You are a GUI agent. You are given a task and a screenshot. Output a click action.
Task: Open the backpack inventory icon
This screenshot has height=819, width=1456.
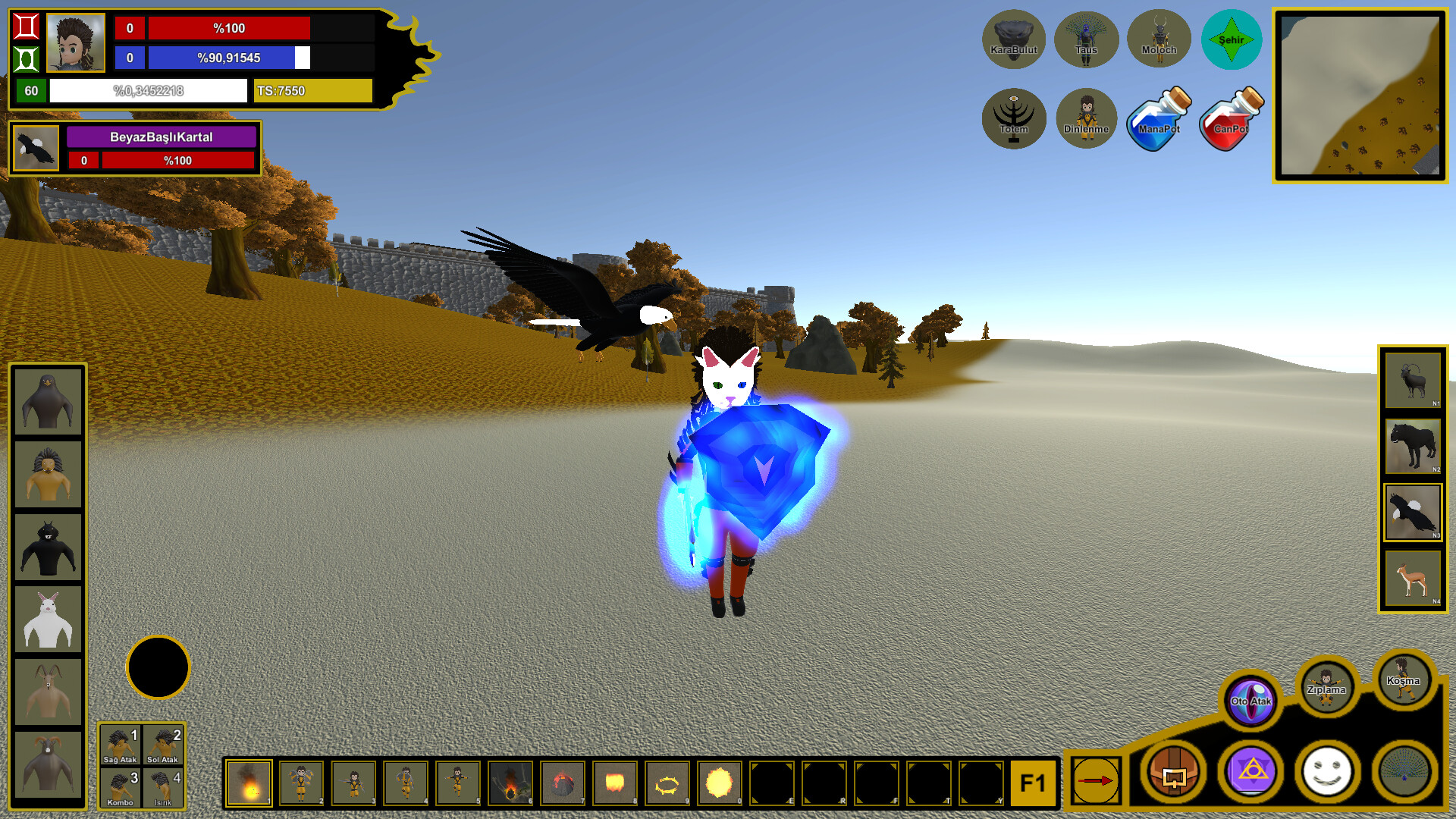point(1174,772)
